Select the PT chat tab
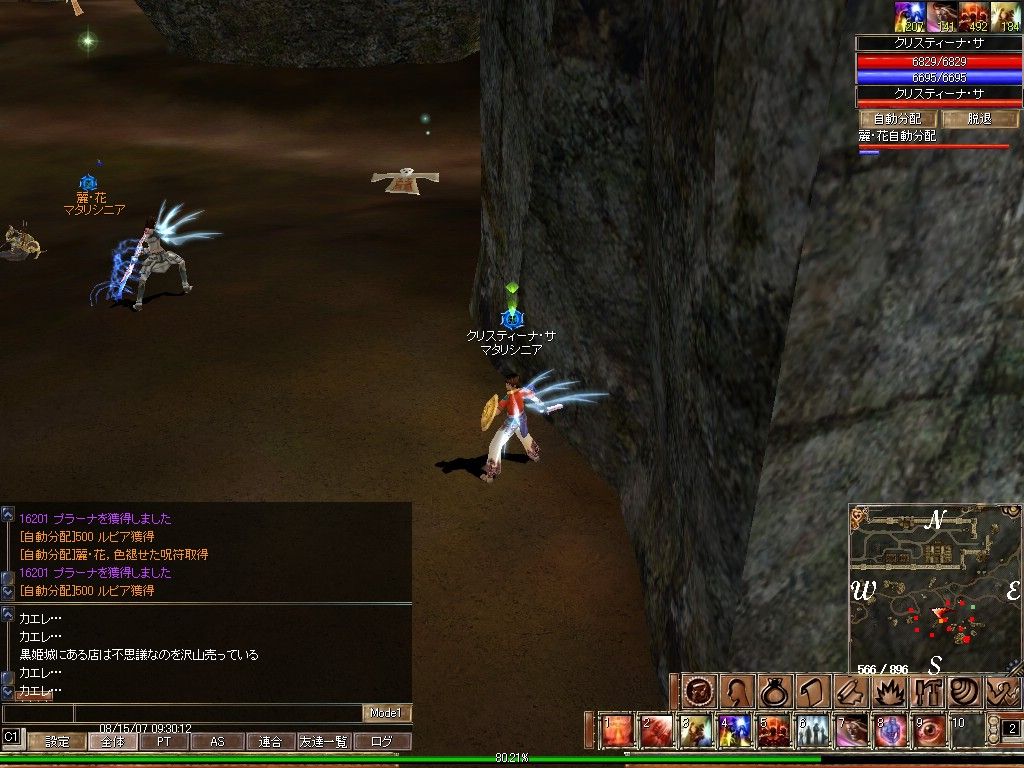 coord(163,742)
